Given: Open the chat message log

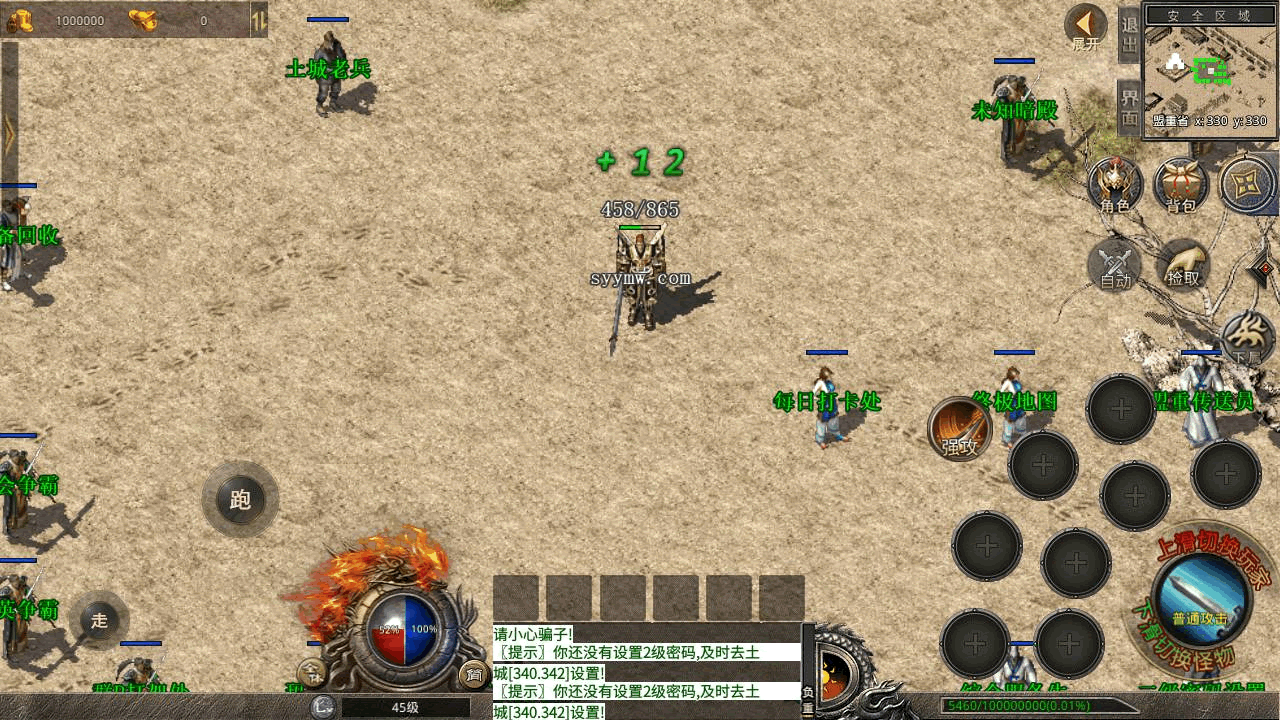Looking at the screenshot, I should [x=646, y=671].
